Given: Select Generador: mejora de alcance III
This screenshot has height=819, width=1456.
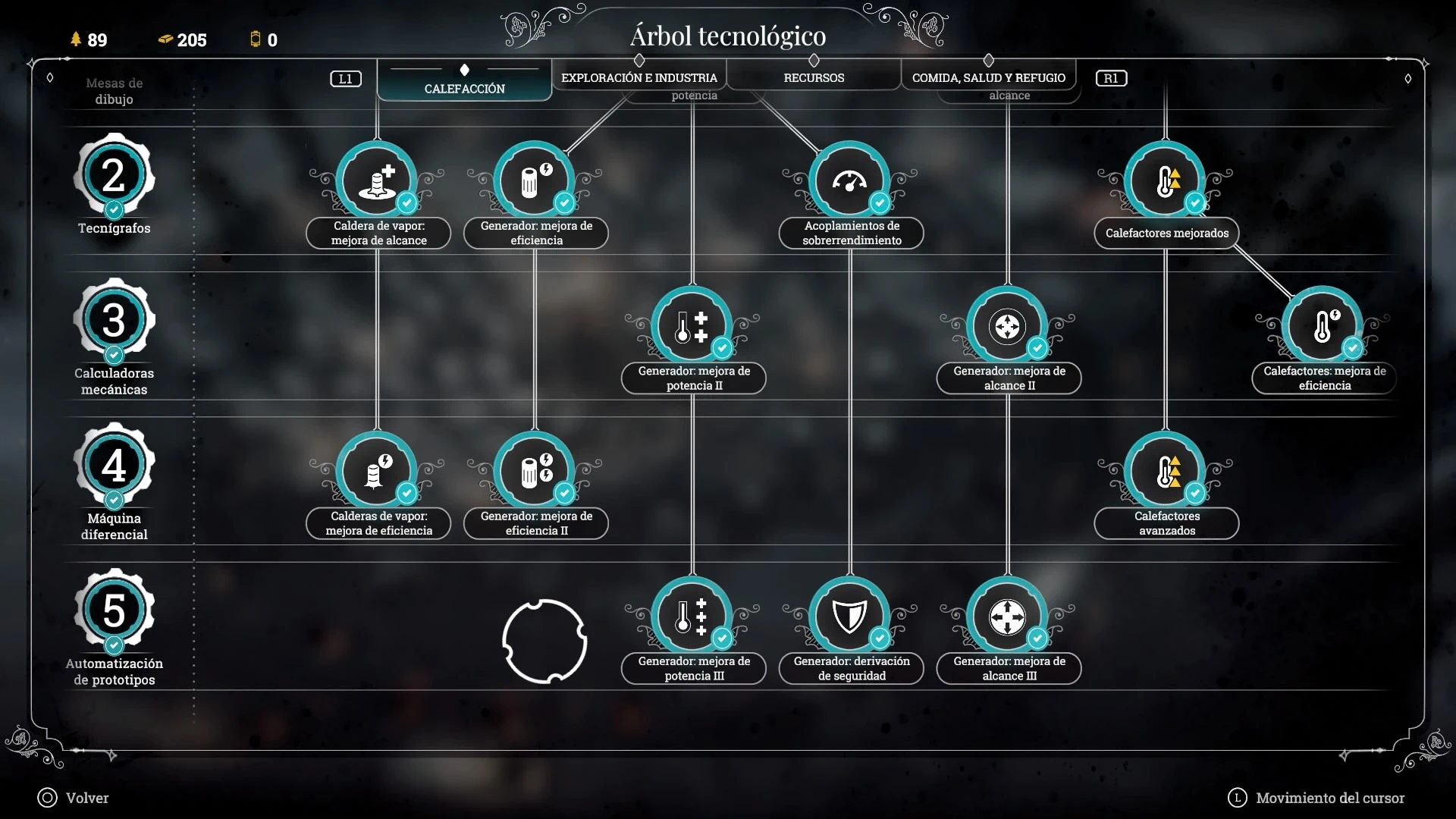Looking at the screenshot, I should coord(1007,617).
